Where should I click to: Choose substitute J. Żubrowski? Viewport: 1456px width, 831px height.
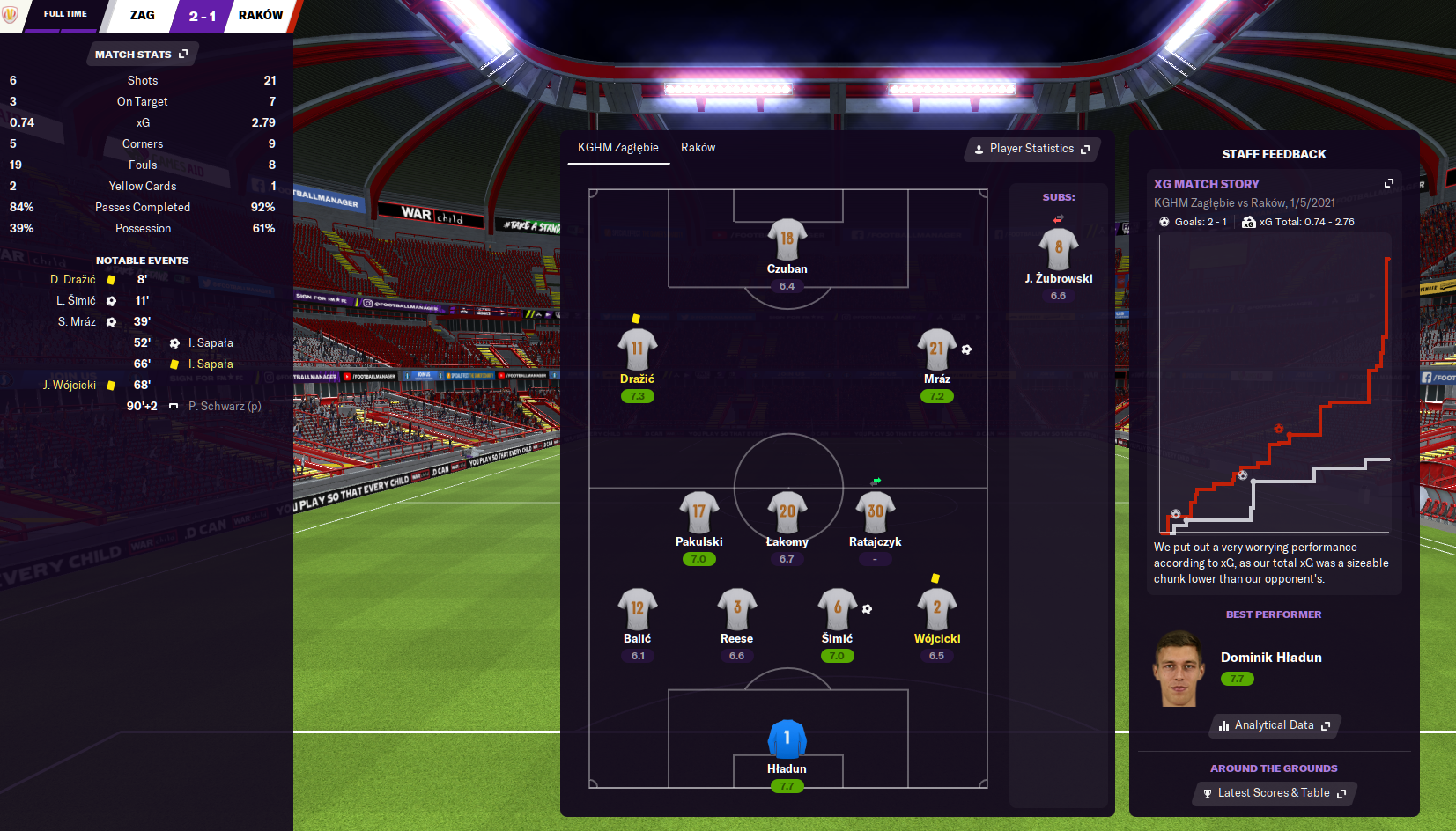[x=1058, y=249]
